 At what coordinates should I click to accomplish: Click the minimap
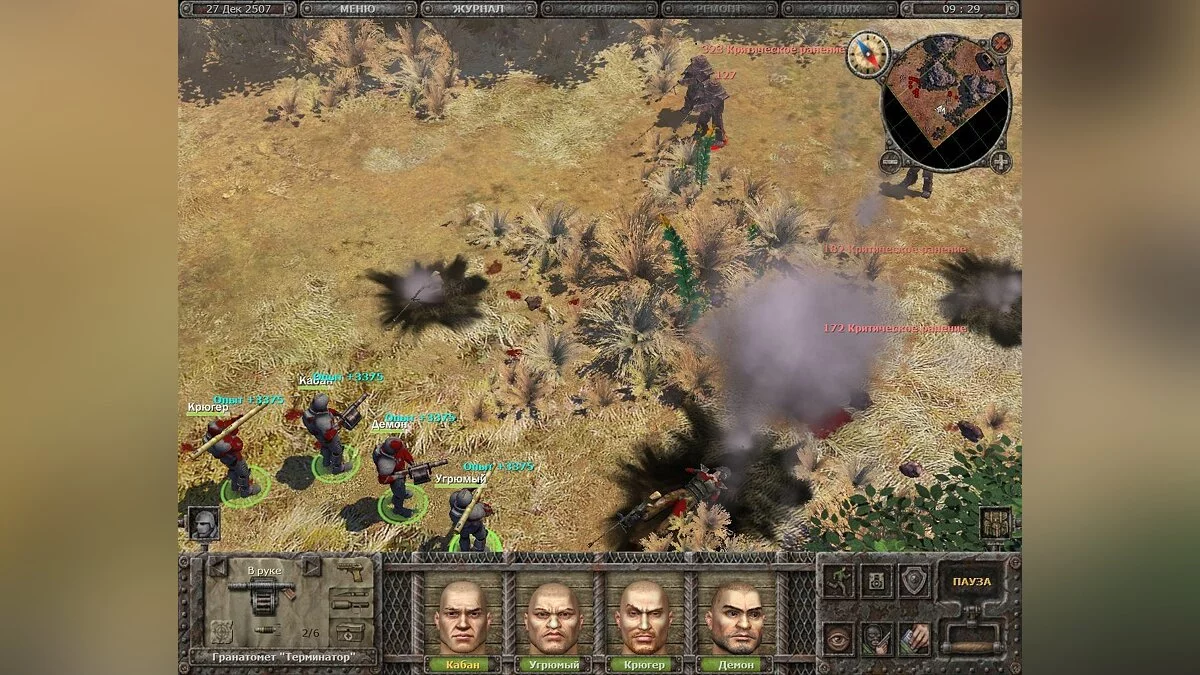click(945, 98)
